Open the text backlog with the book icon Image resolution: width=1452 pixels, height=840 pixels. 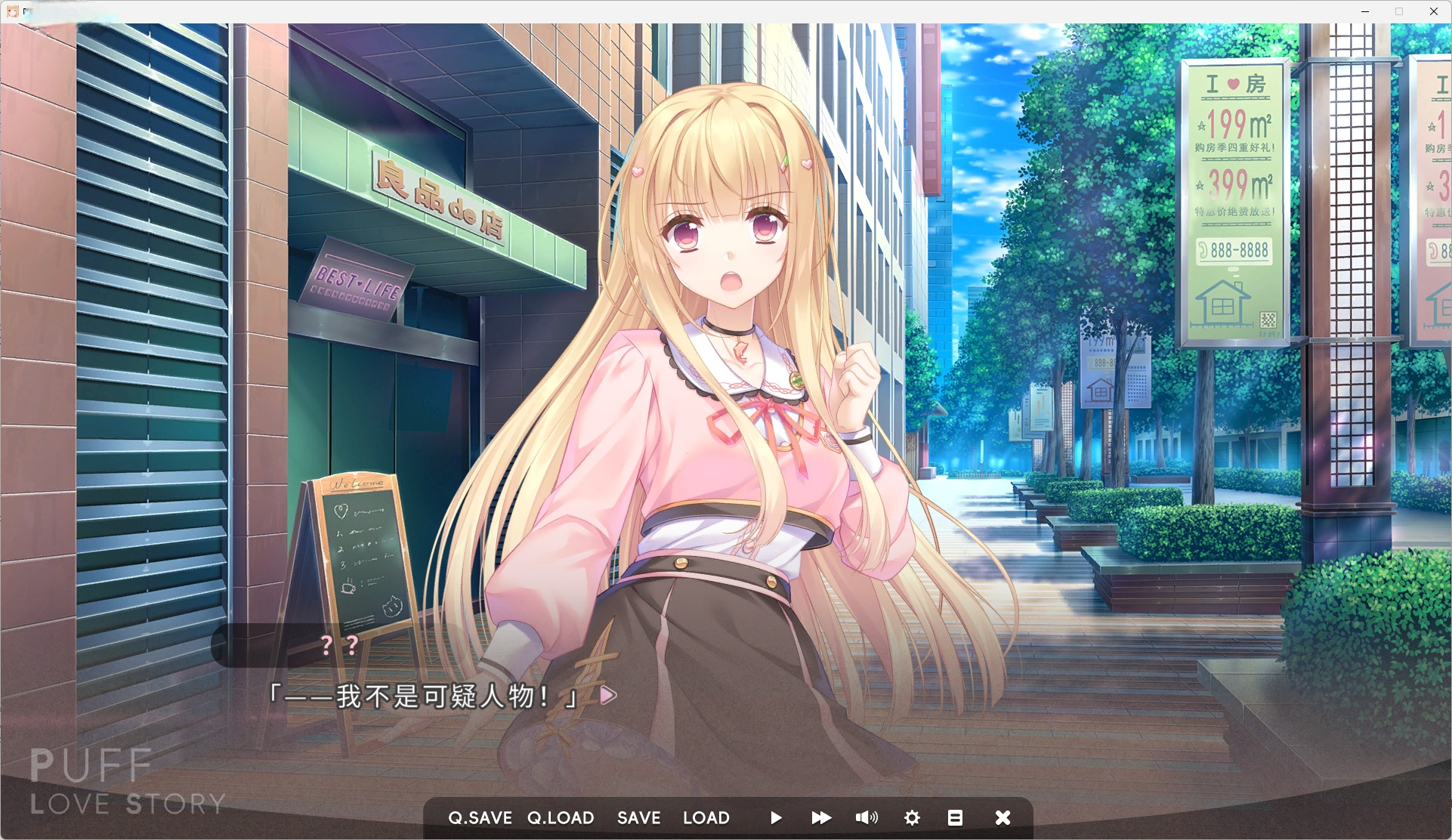(956, 817)
